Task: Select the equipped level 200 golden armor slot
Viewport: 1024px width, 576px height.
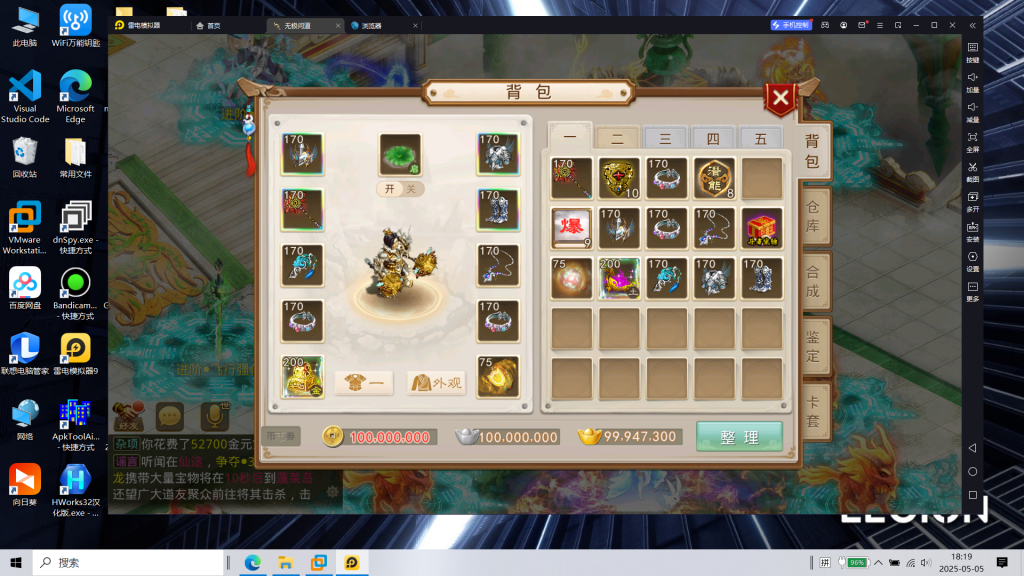Action: (x=302, y=376)
